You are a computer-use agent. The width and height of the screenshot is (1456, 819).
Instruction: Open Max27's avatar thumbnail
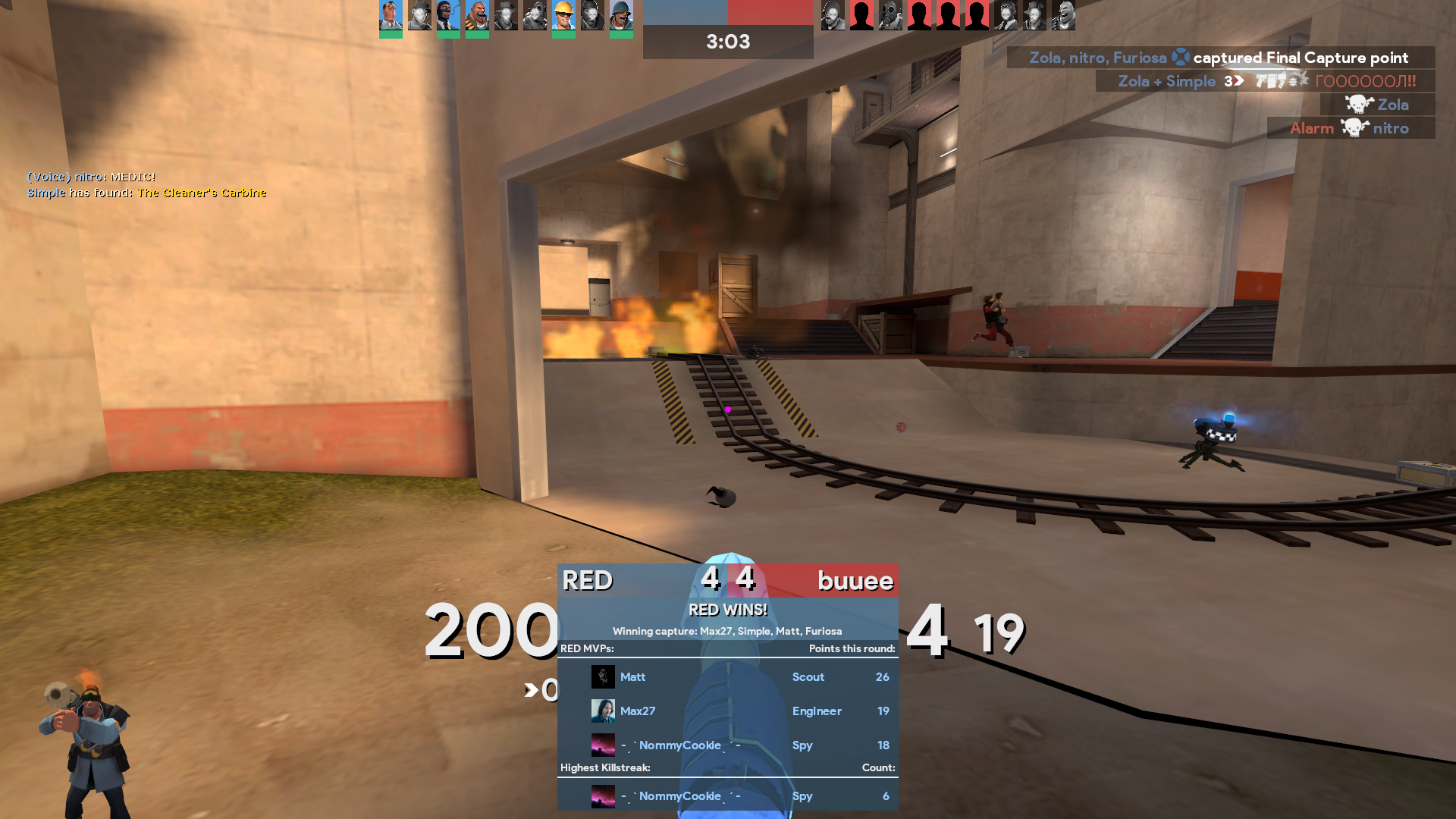tap(603, 711)
